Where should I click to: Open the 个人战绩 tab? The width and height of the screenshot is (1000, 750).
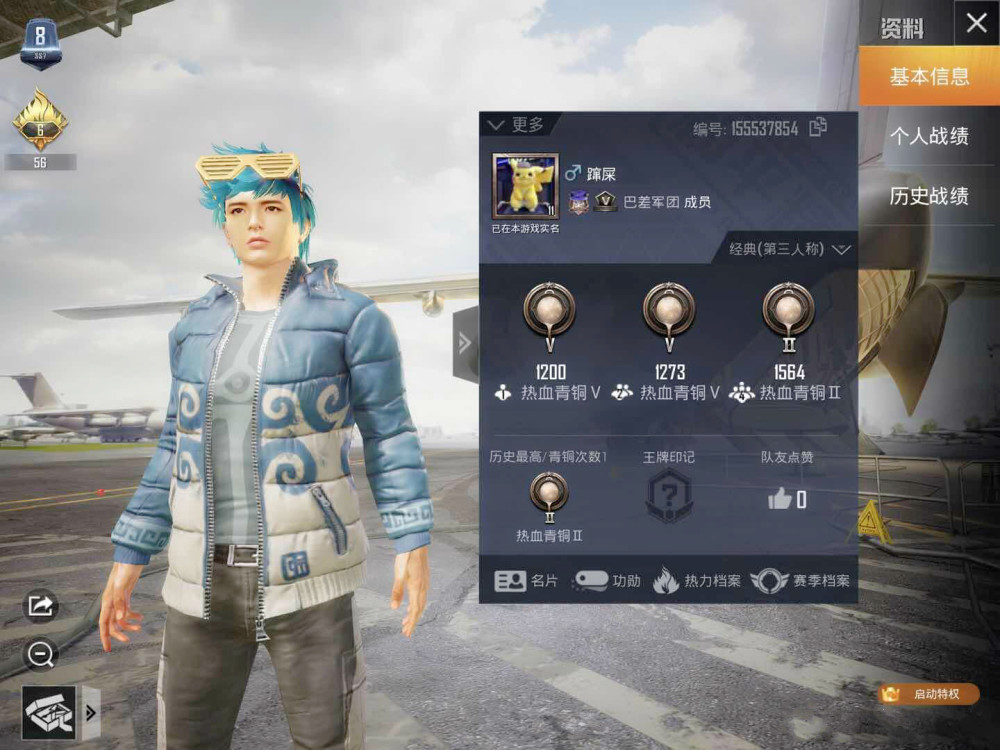(x=929, y=136)
